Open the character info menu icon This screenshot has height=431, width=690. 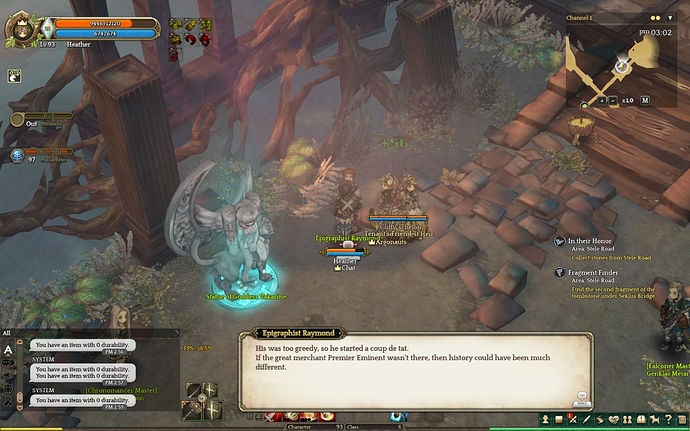pos(547,419)
